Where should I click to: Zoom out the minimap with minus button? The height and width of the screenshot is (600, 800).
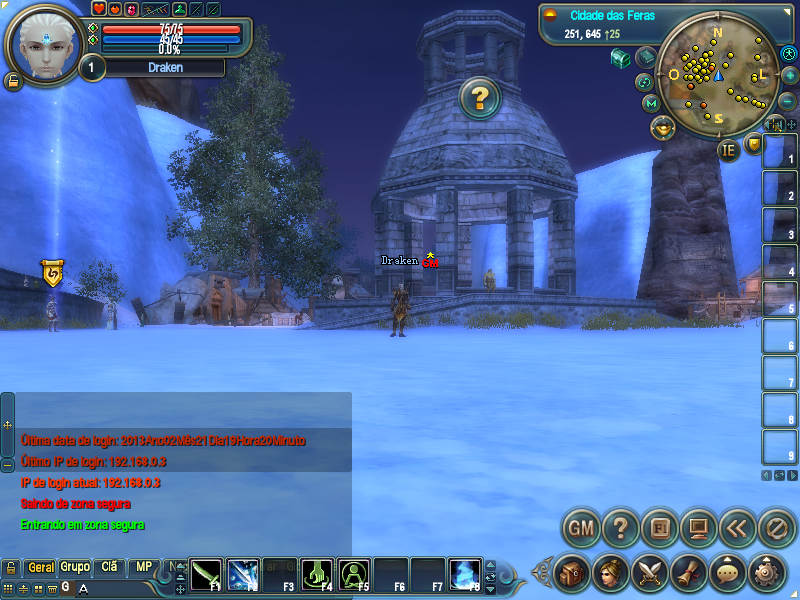[x=787, y=101]
